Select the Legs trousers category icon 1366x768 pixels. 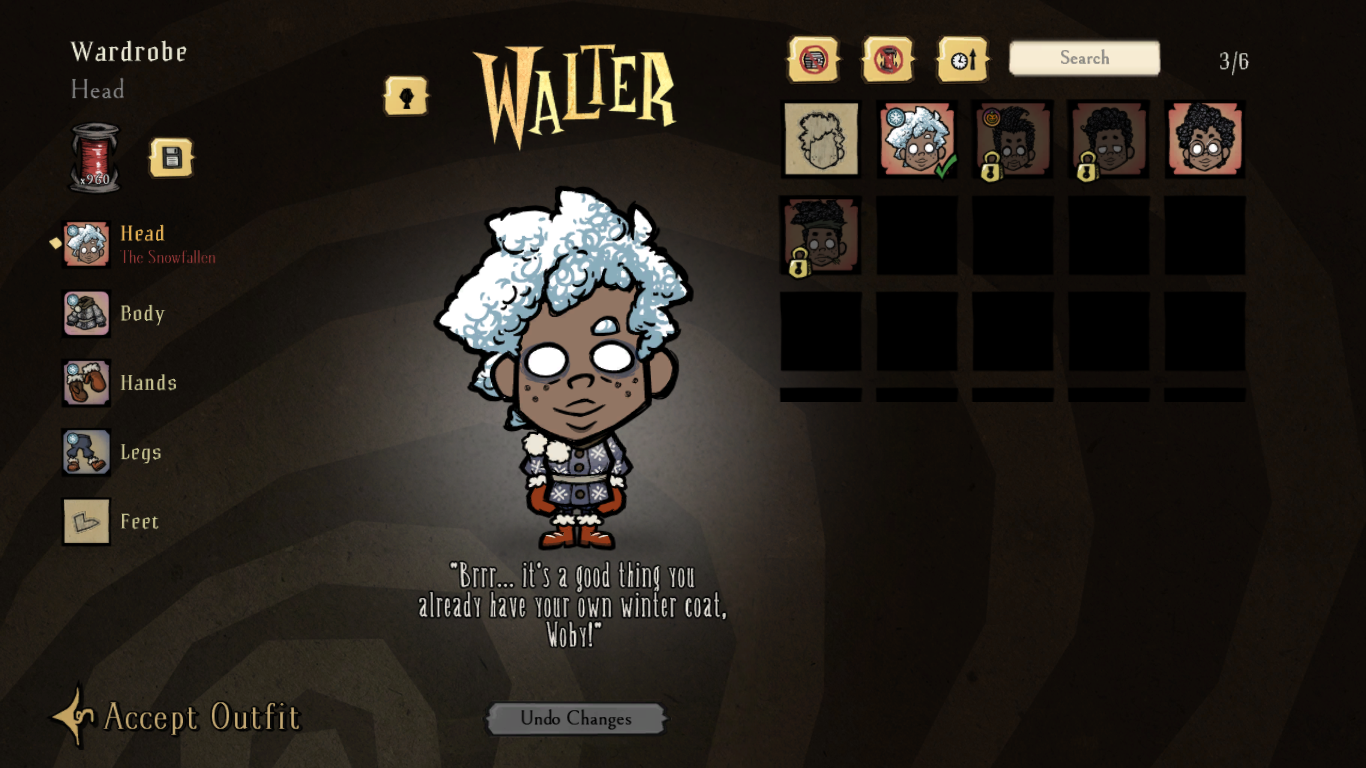85,452
